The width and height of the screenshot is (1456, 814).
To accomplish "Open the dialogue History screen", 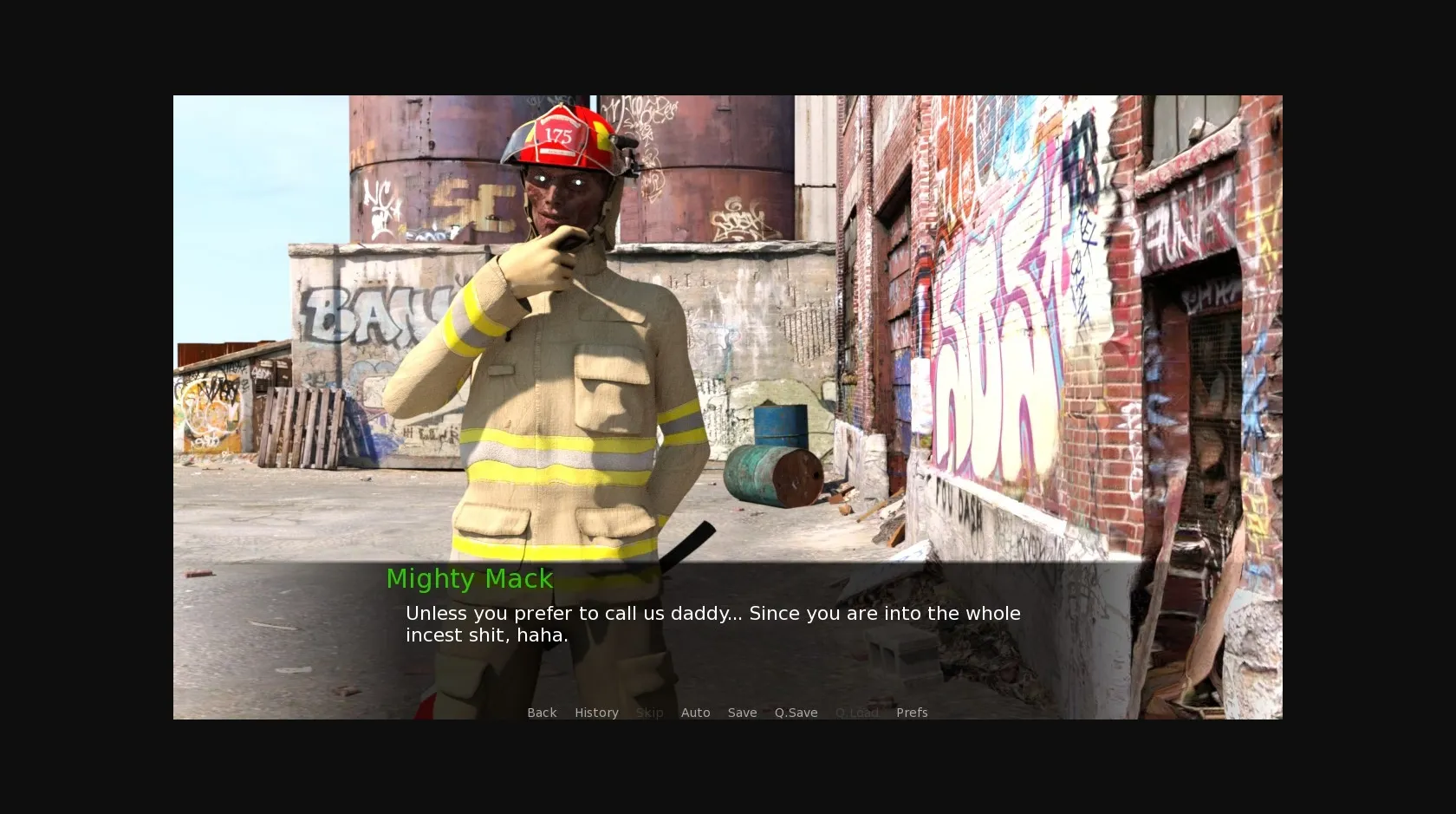I will (x=596, y=712).
